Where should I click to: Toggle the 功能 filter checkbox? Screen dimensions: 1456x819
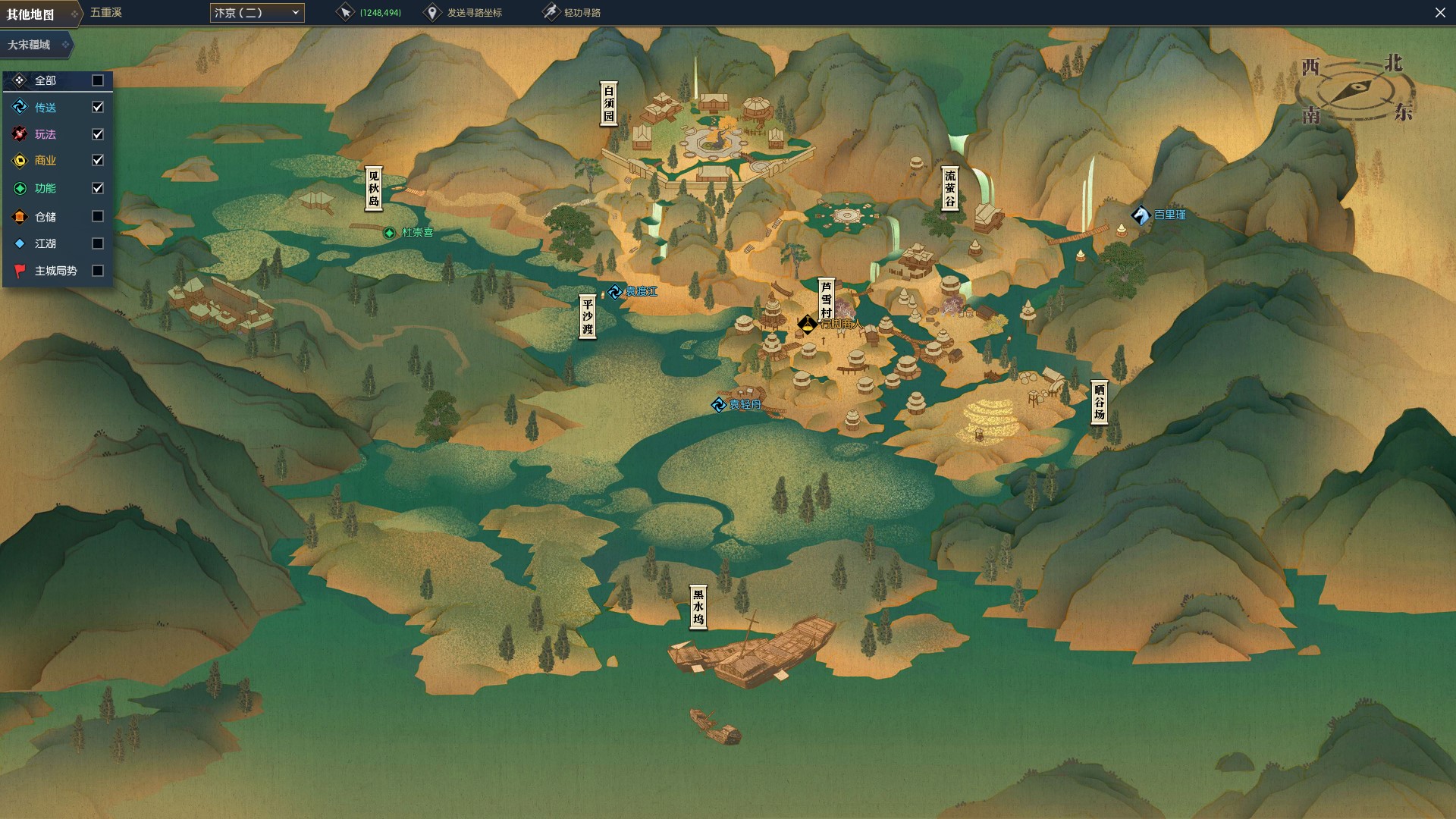click(98, 188)
